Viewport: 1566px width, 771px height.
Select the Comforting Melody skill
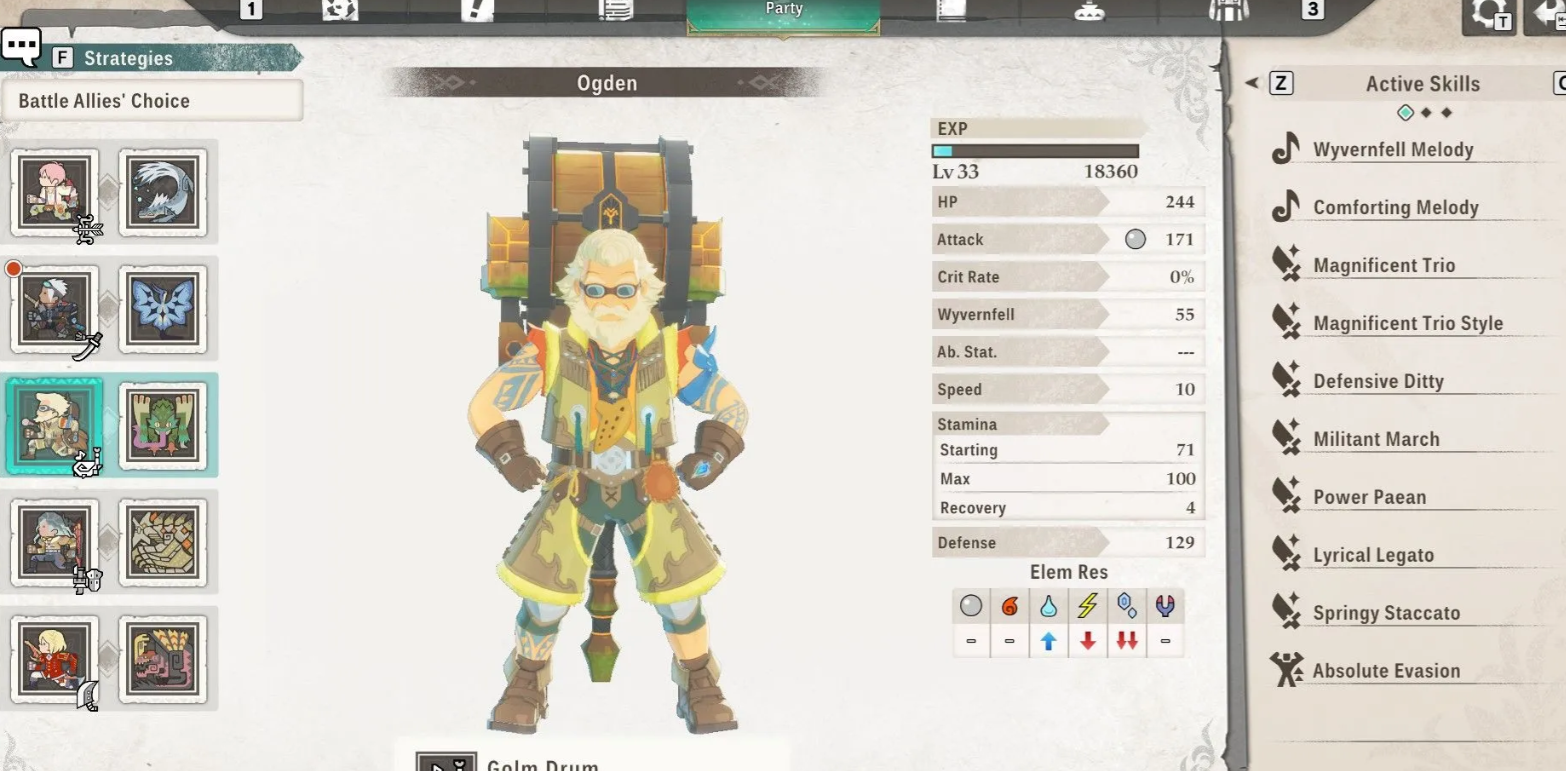tap(1395, 208)
